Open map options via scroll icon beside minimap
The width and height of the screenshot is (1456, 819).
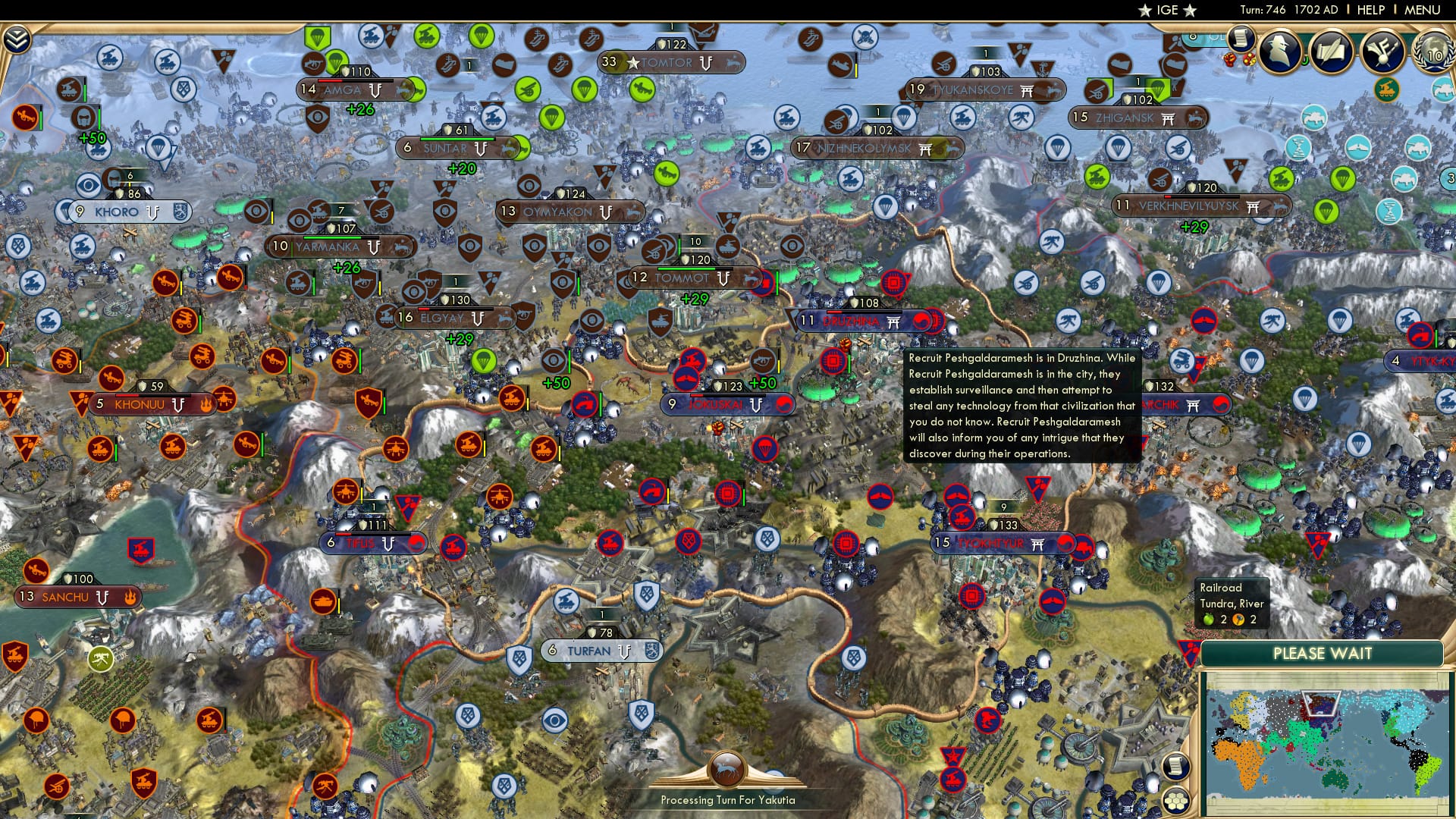point(1175,767)
